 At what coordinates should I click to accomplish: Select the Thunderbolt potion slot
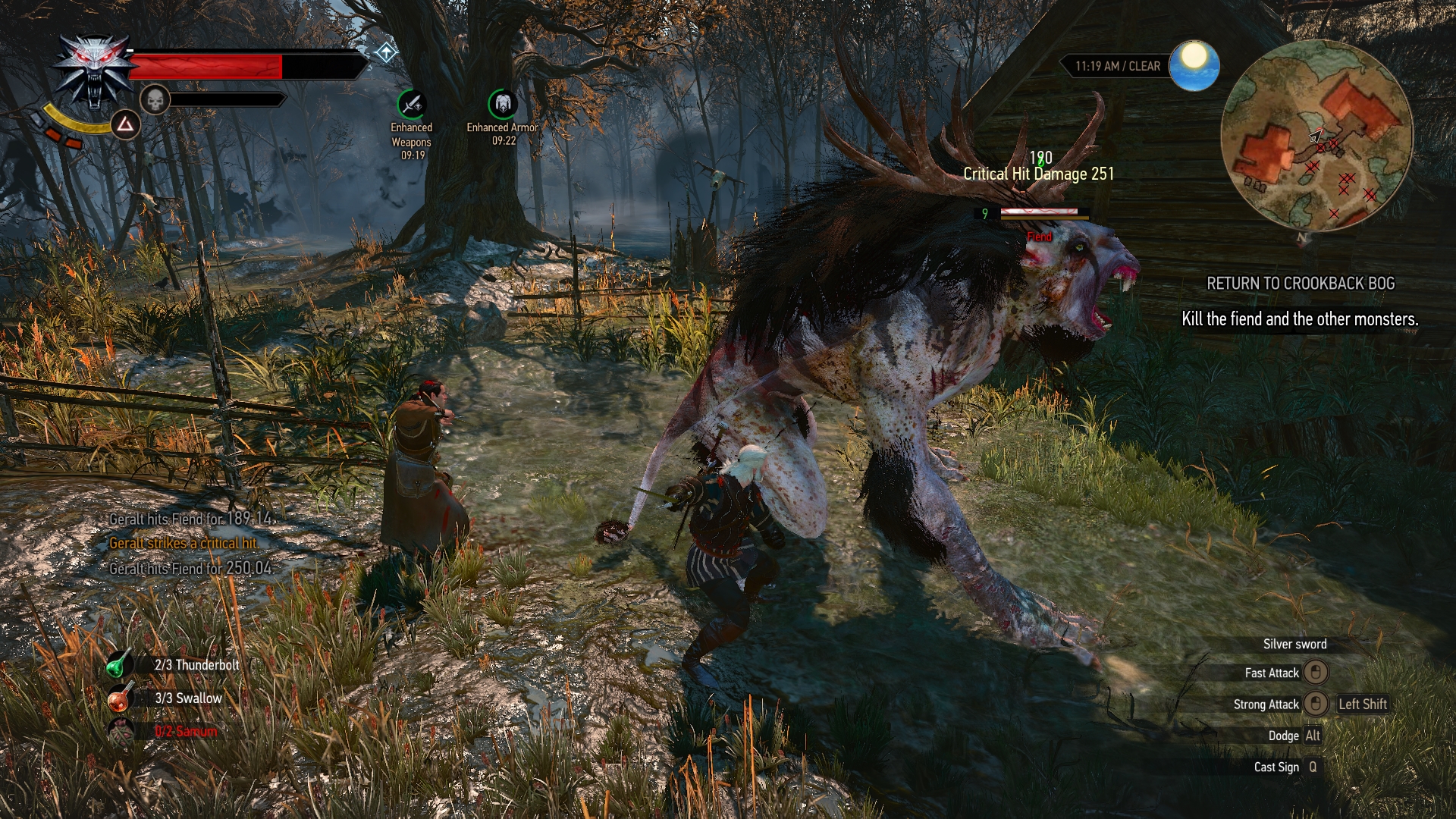pyautogui.click(x=118, y=665)
